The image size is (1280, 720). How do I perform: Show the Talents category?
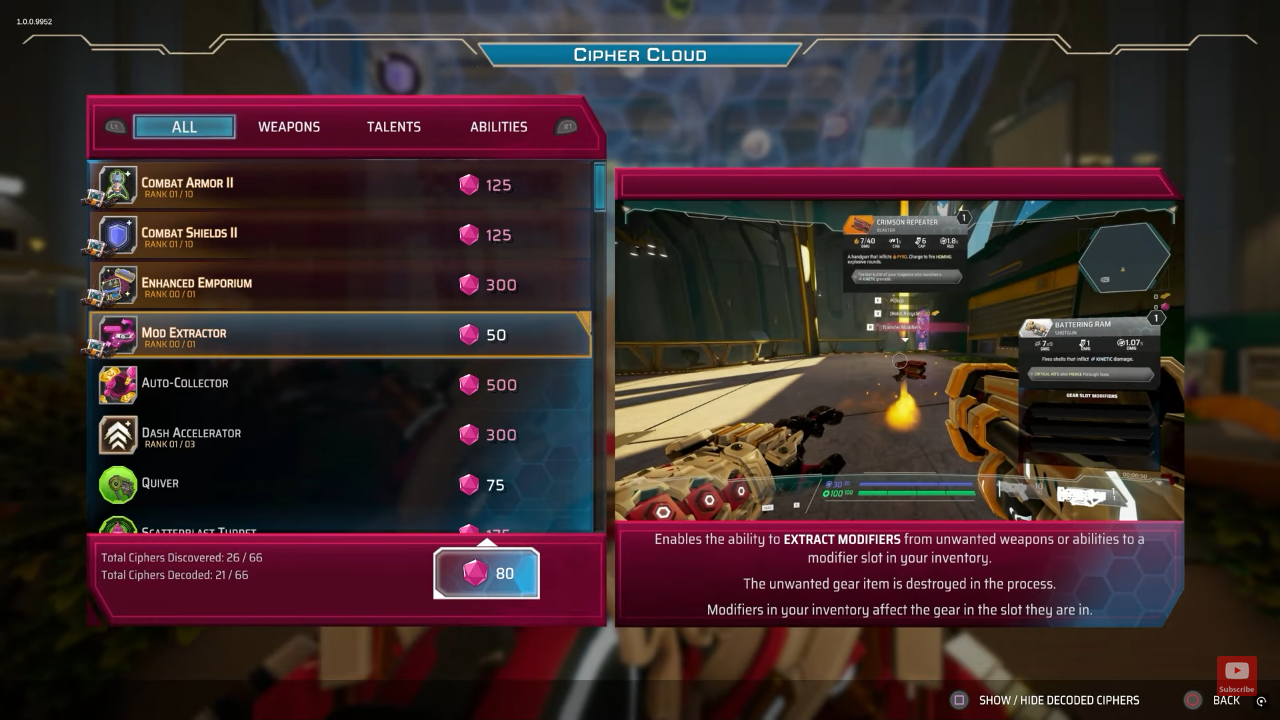point(393,127)
